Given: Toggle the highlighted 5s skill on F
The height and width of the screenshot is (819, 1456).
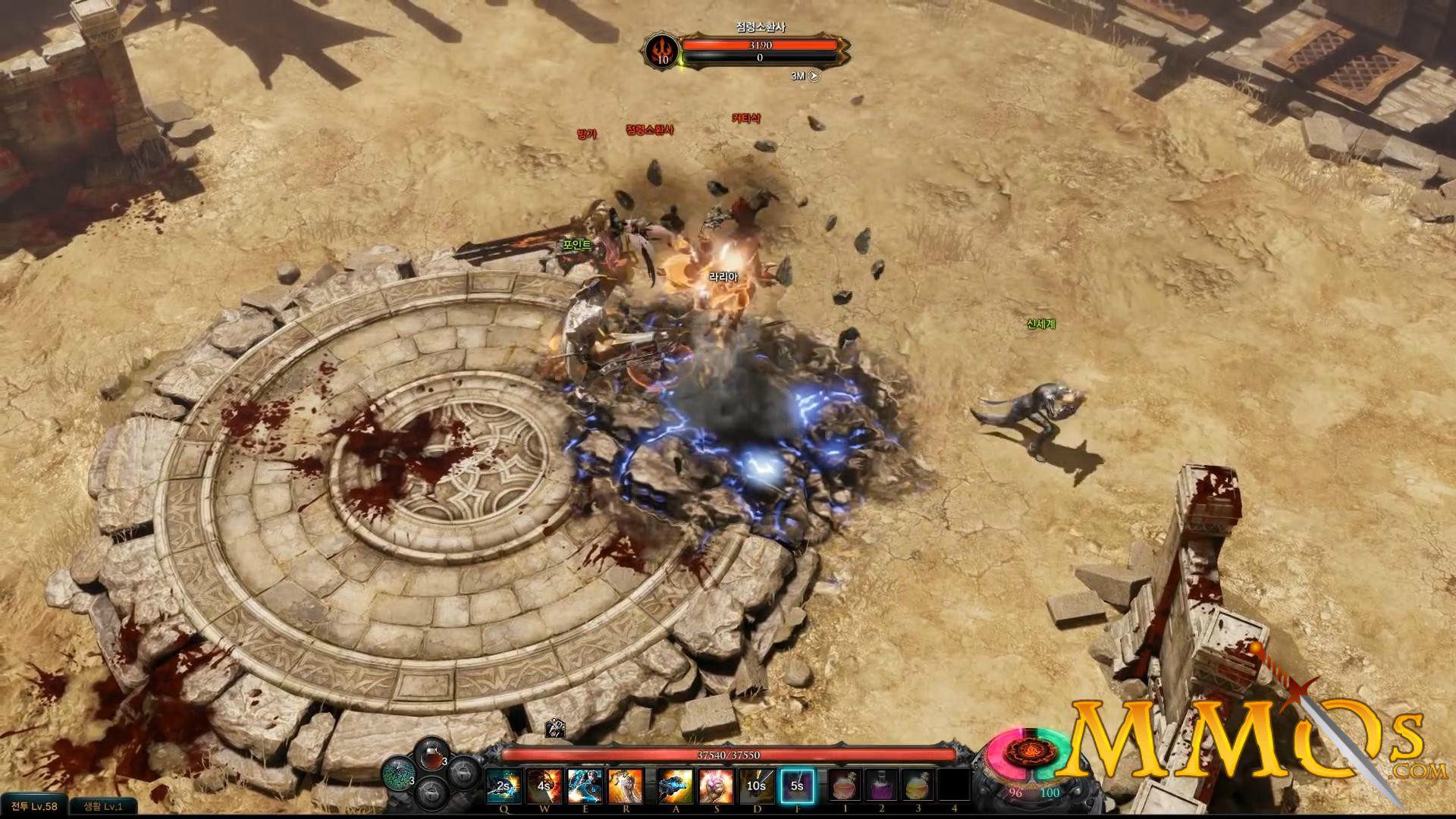Looking at the screenshot, I should (799, 784).
